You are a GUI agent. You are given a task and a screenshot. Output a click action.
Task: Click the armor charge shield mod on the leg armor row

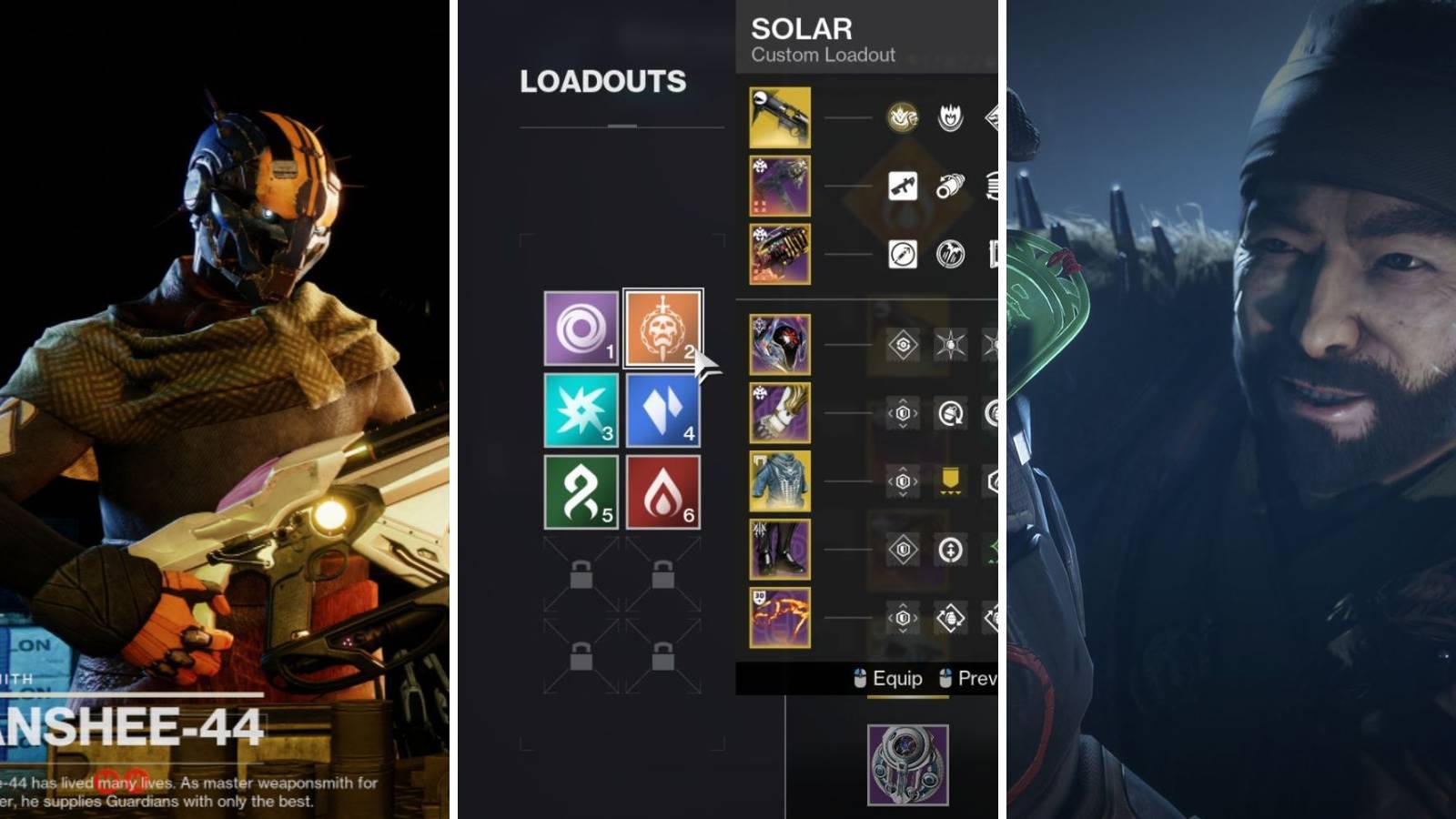click(903, 551)
